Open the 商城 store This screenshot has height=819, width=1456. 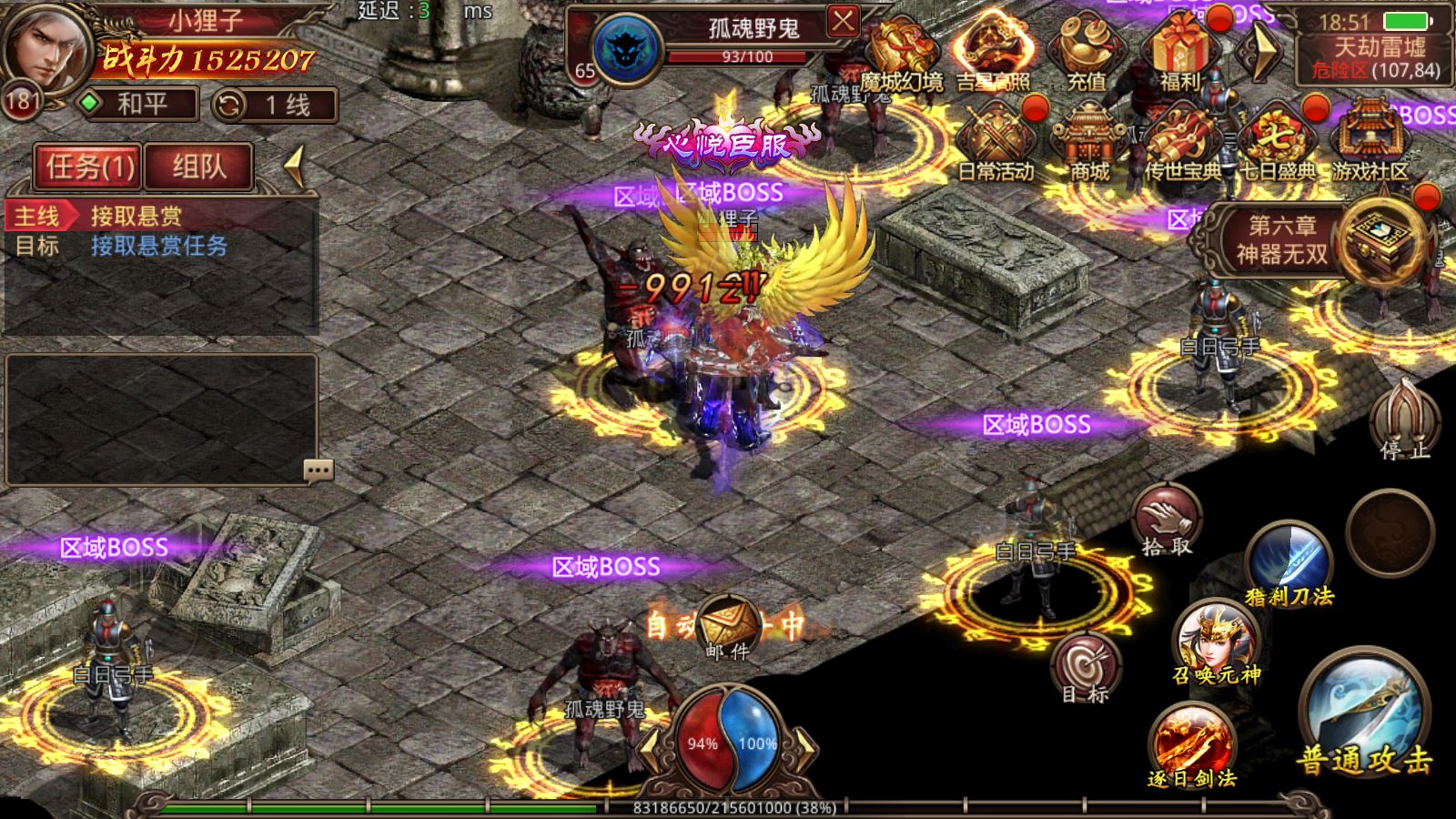pyautogui.click(x=1089, y=141)
